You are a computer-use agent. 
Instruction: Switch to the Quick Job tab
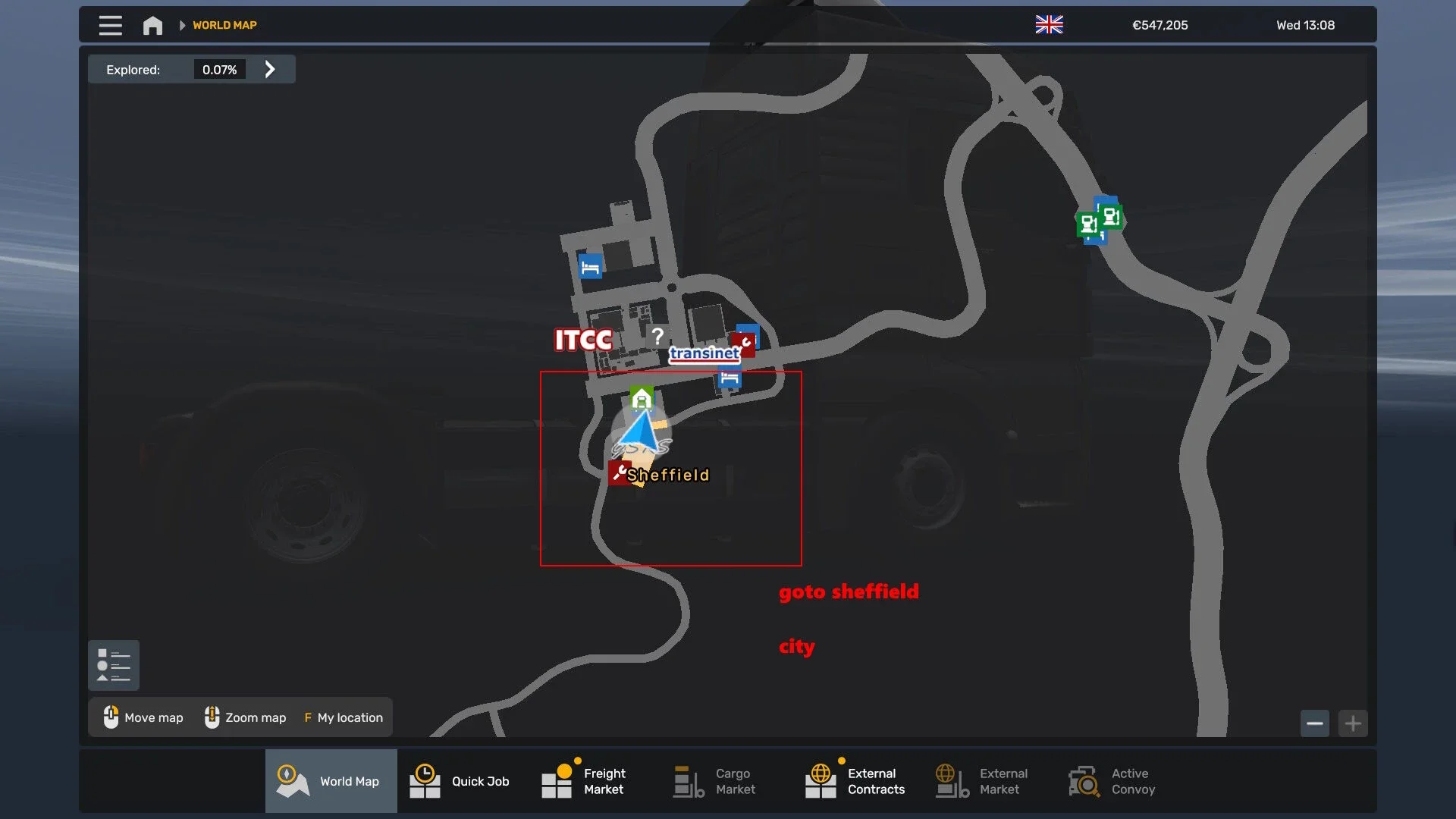click(460, 781)
